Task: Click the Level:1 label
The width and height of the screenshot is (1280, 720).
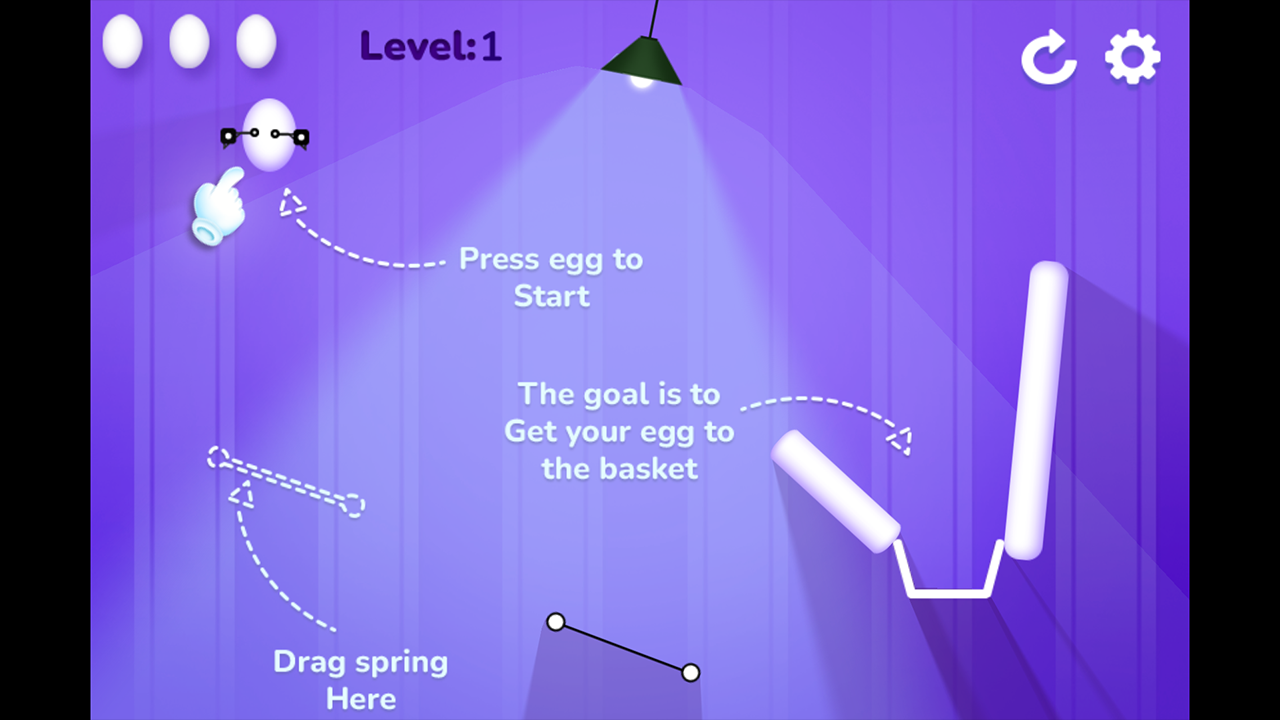Action: point(430,46)
